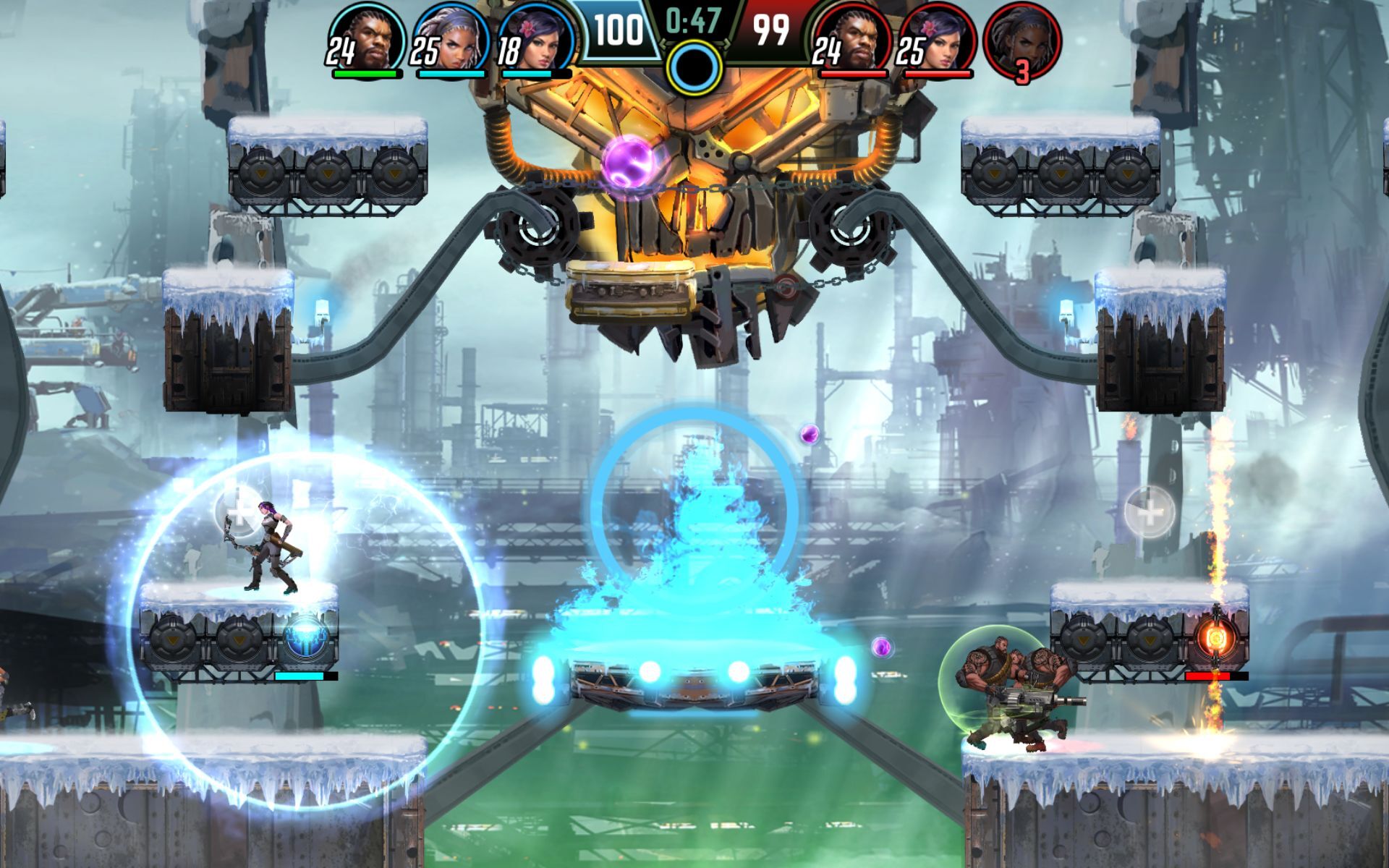Select red team's respawning player portrait
1389x868 pixels.
pos(1022,38)
